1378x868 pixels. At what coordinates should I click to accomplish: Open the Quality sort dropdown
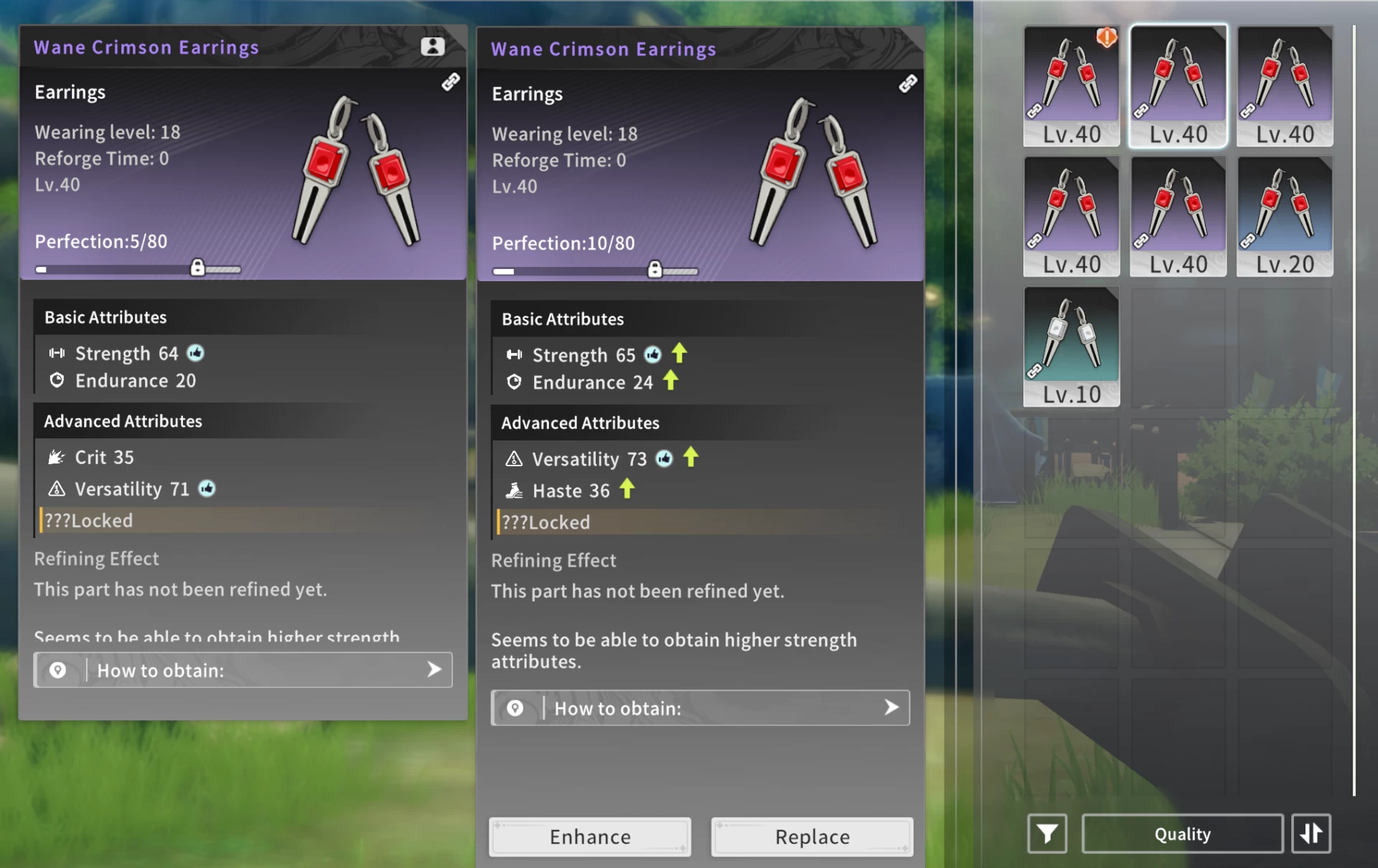click(x=1182, y=834)
